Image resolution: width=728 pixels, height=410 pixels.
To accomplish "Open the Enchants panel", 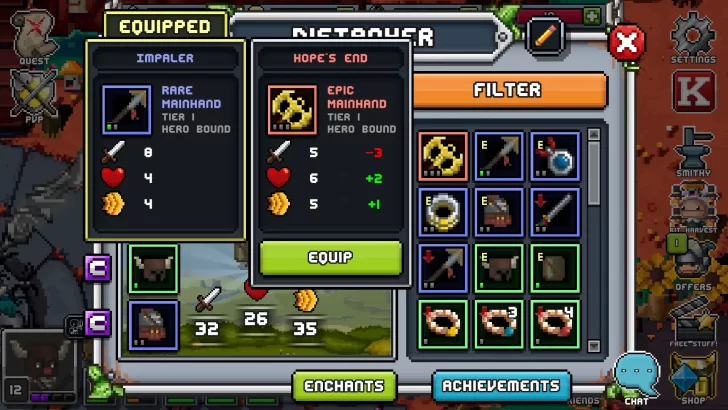I will [344, 385].
